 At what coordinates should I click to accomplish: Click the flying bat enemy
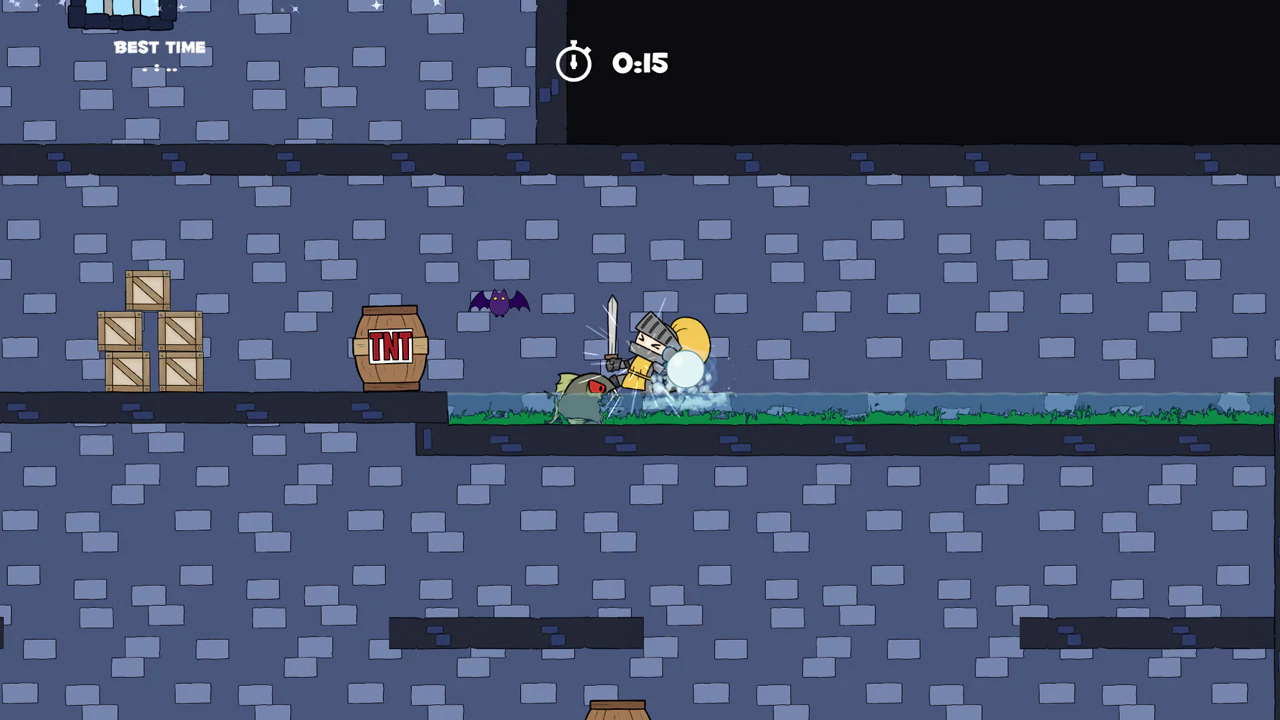498,302
